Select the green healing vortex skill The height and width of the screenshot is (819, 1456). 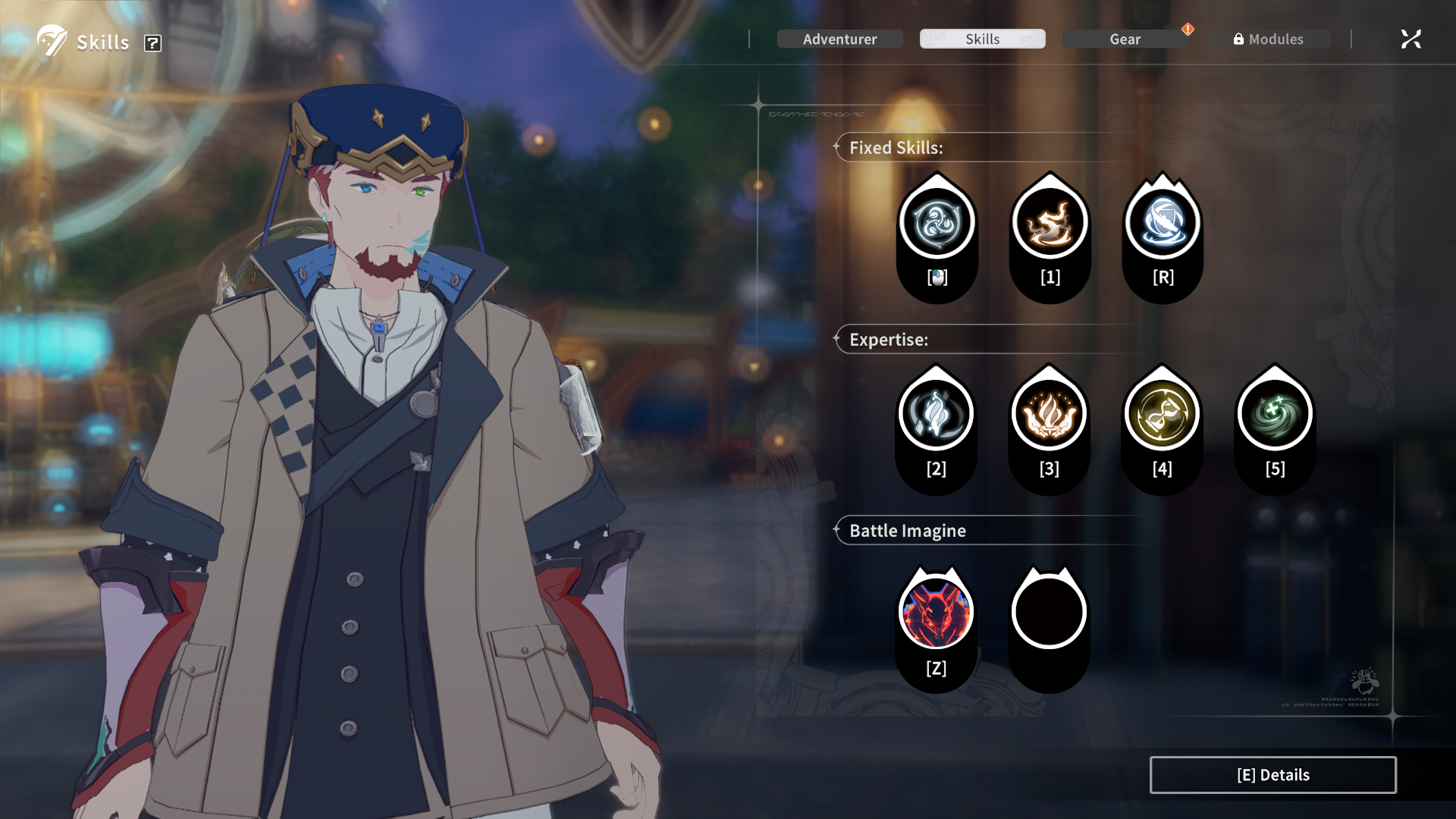tap(1275, 415)
